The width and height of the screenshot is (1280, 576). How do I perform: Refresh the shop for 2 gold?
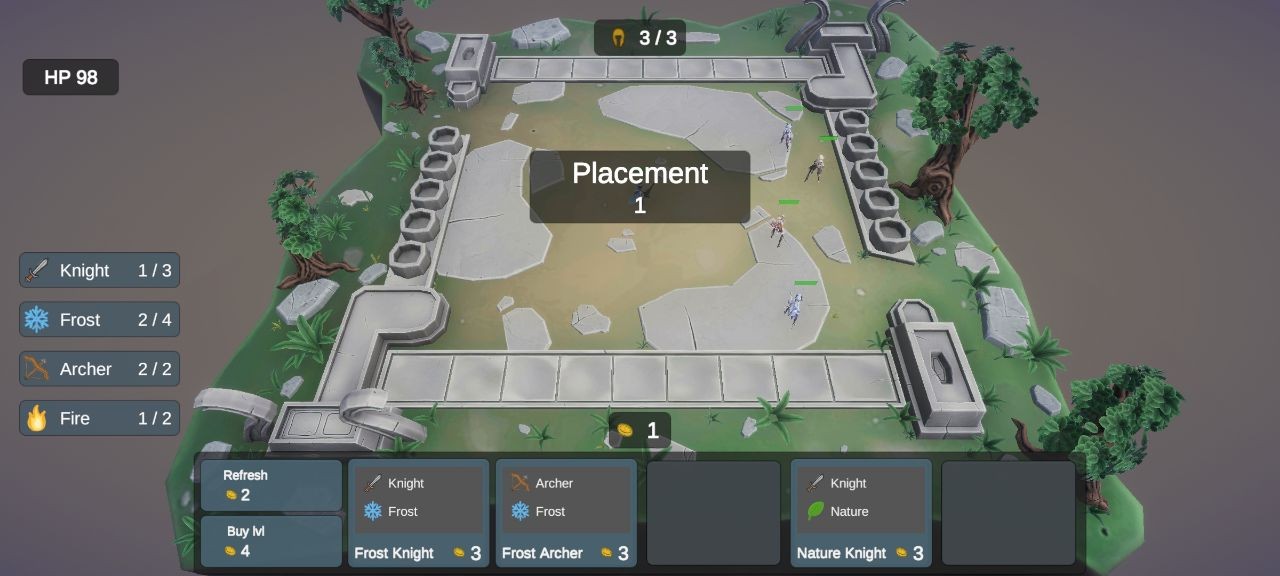click(271, 485)
